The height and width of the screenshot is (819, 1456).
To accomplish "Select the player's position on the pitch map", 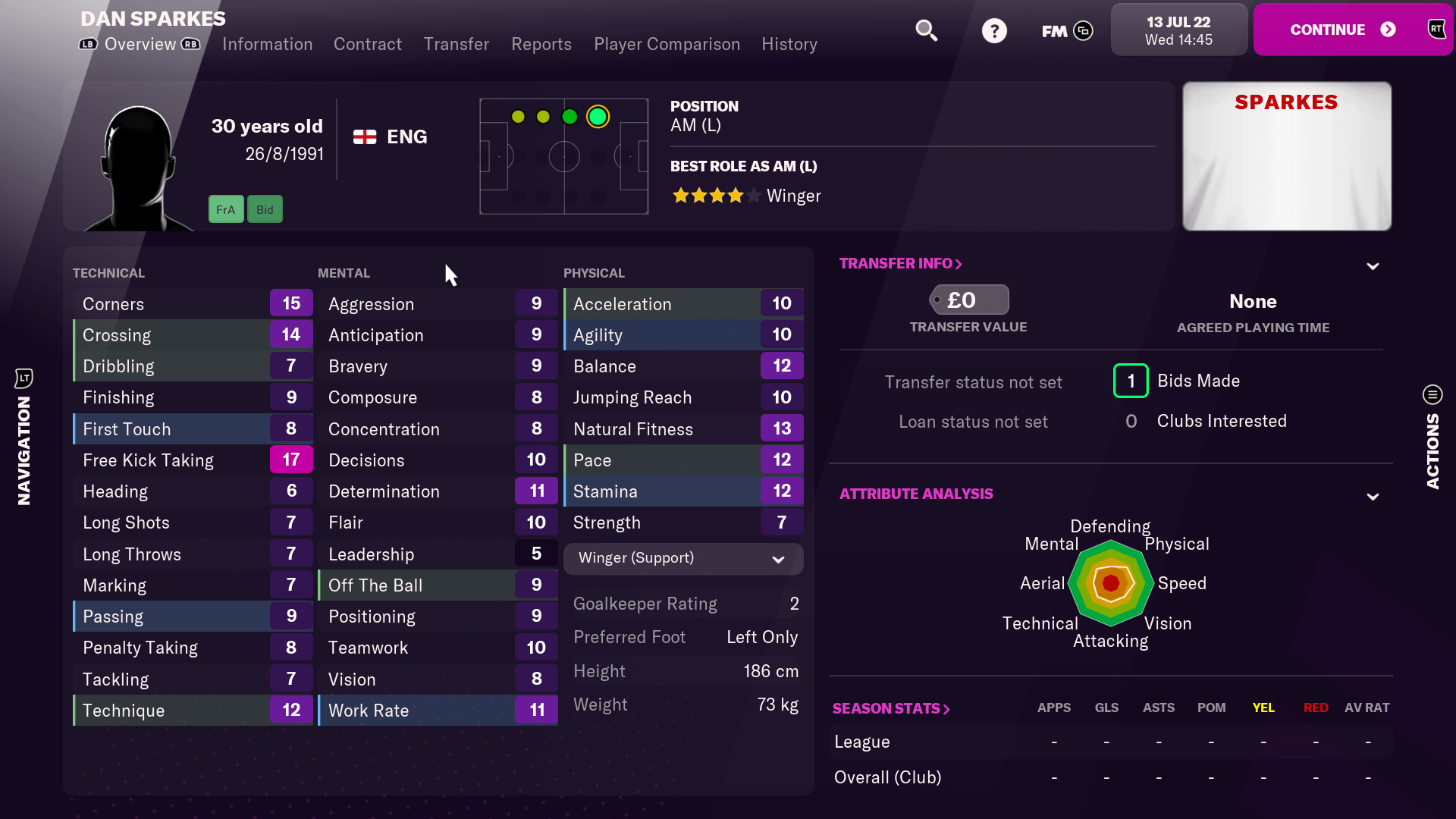I will [599, 117].
